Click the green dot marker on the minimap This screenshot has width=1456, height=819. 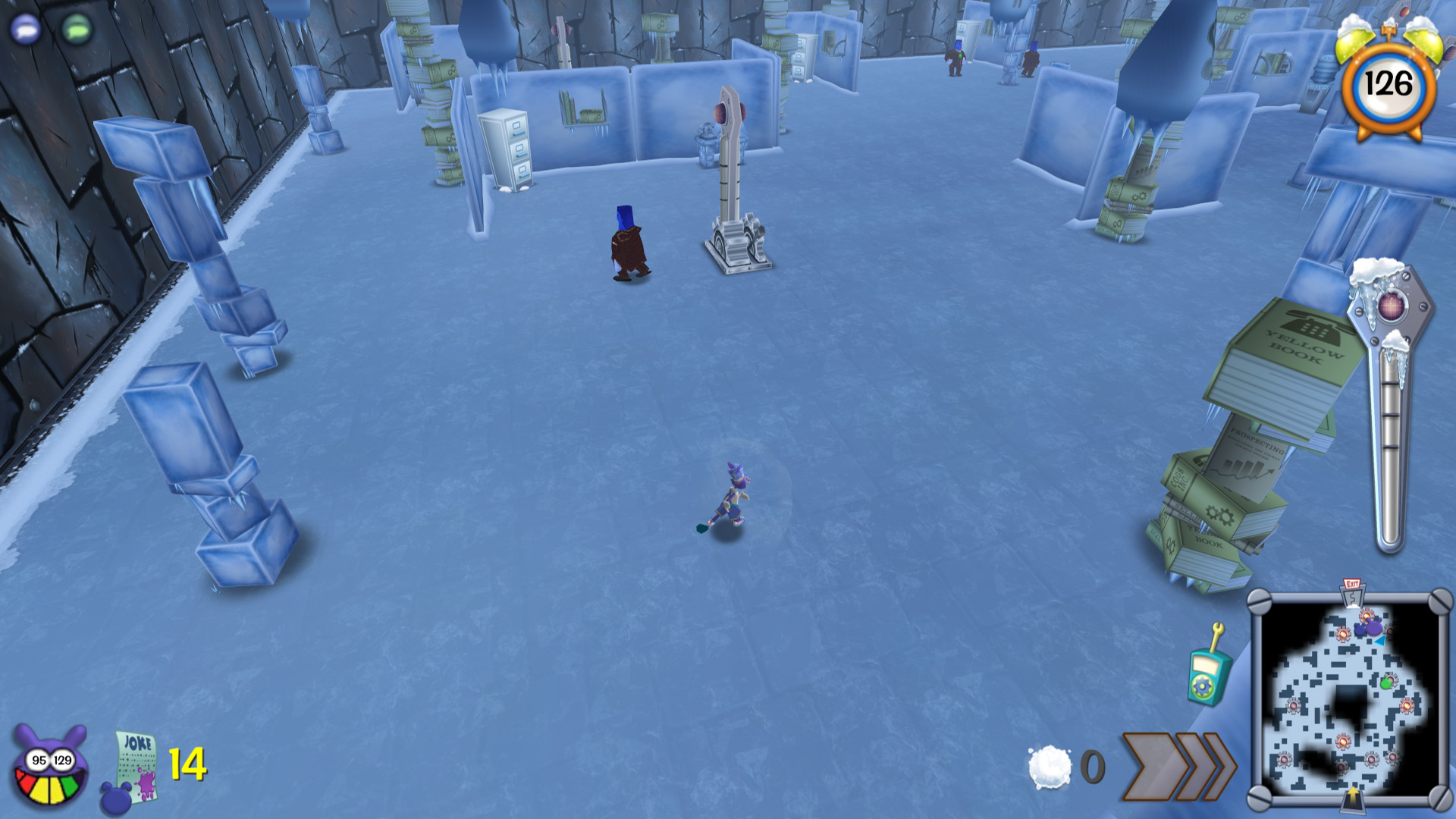point(1386,684)
